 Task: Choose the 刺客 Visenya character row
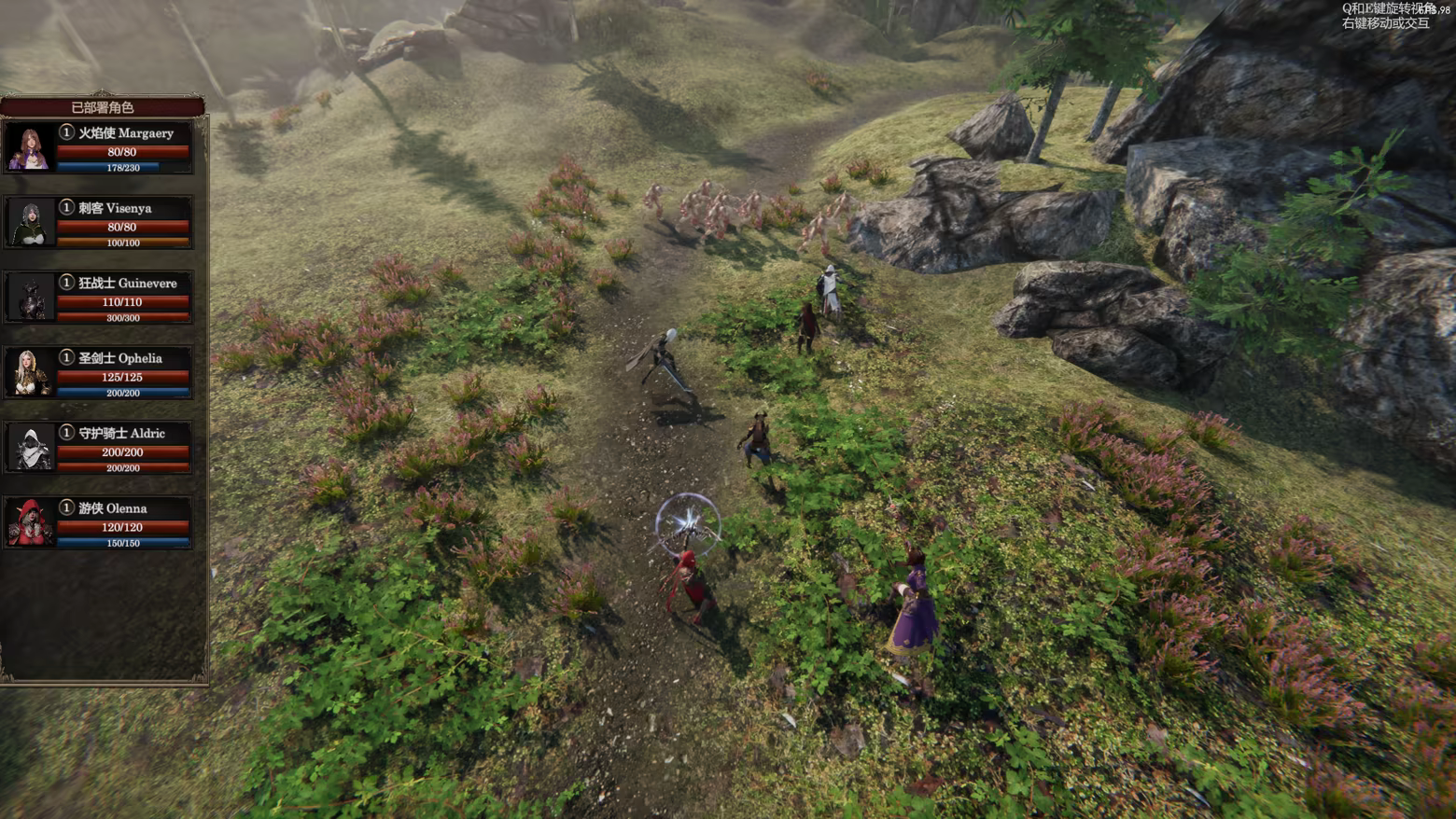click(101, 223)
